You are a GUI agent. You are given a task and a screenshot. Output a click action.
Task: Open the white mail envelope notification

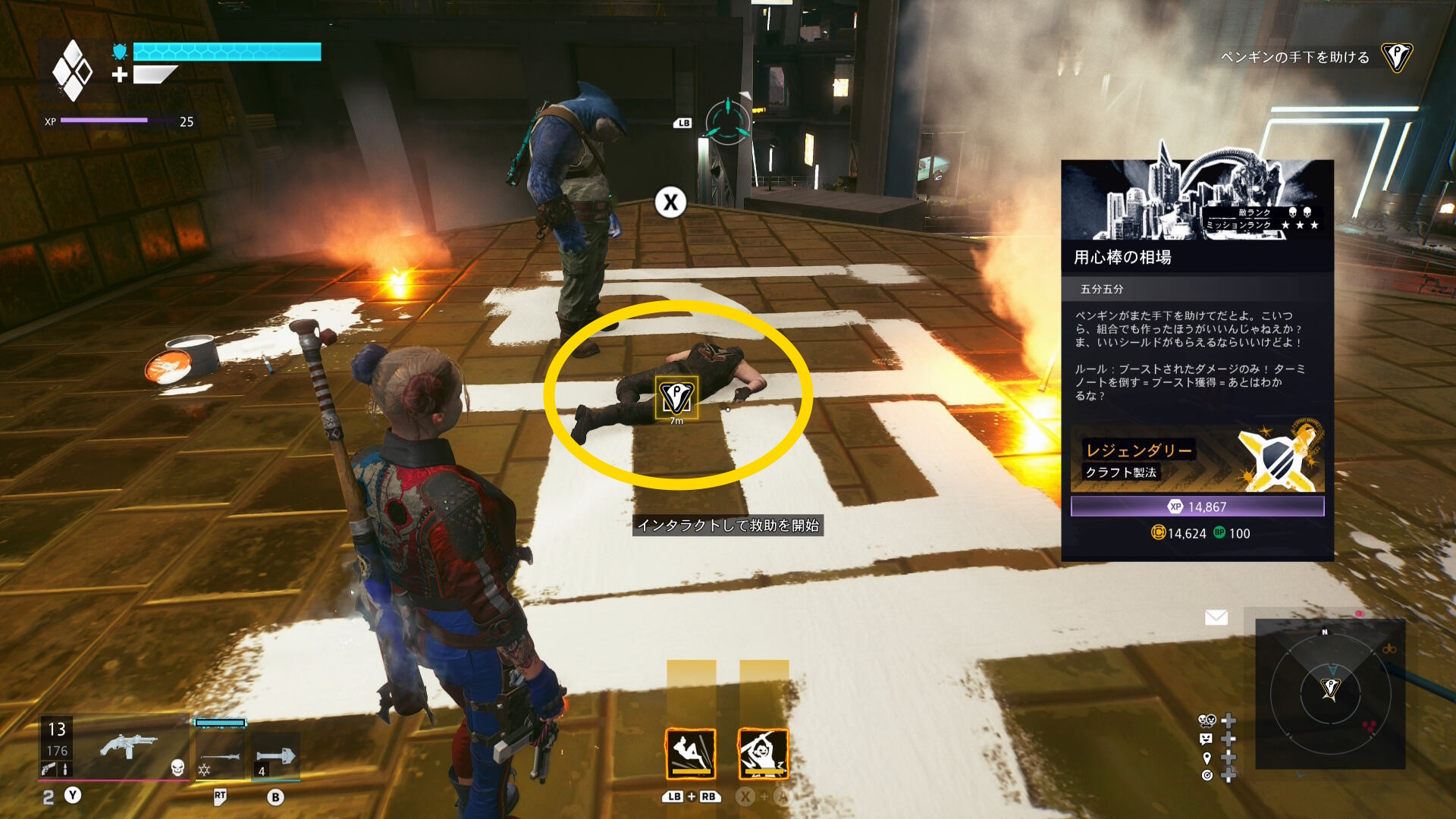[x=1216, y=617]
